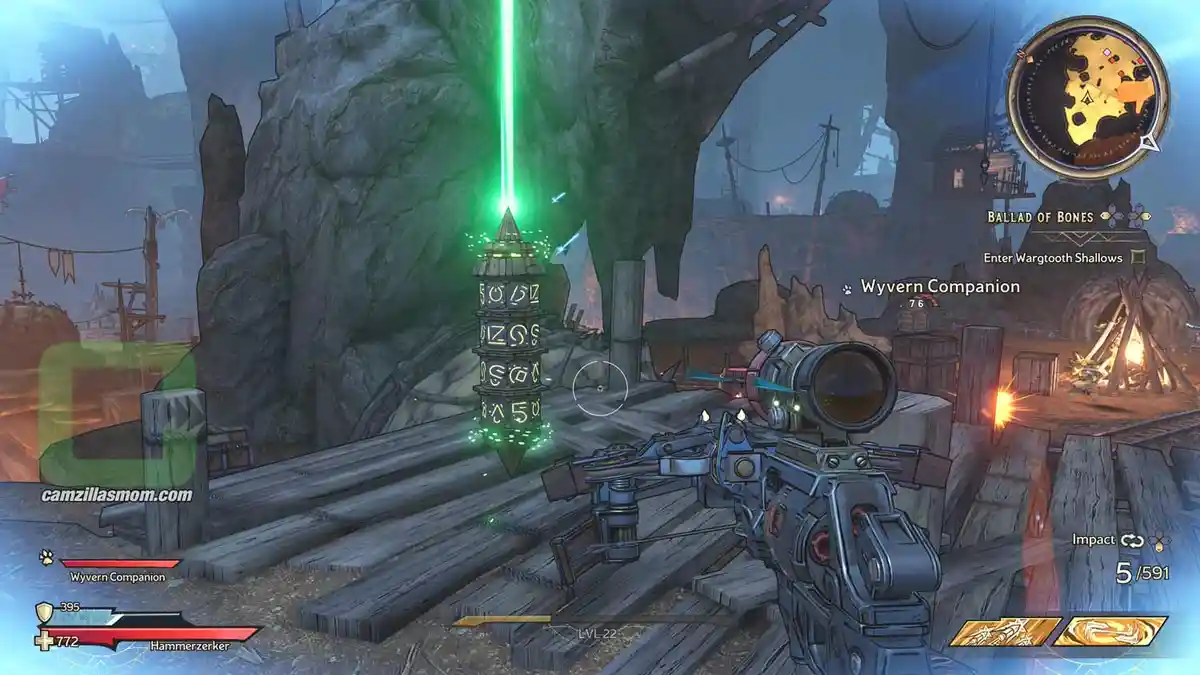Click the ammo type cross icon
The image size is (1200, 675).
coord(1158,540)
